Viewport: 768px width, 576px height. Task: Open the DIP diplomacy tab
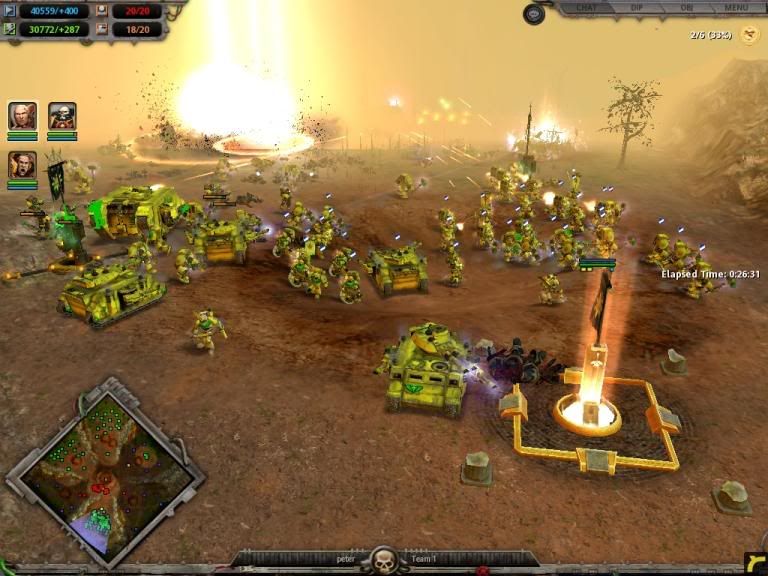[637, 8]
